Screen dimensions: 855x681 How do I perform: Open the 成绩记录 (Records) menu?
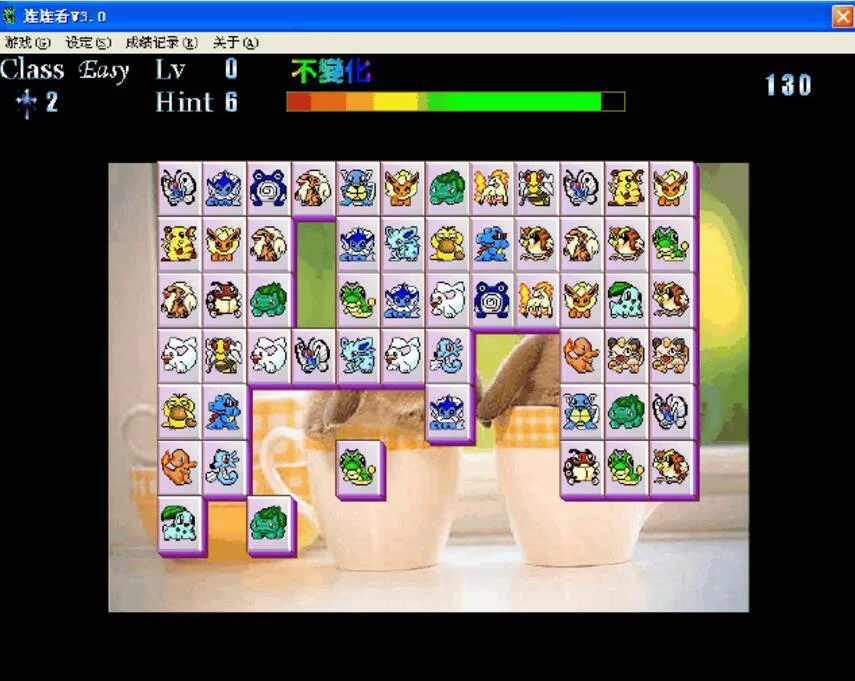(160, 42)
